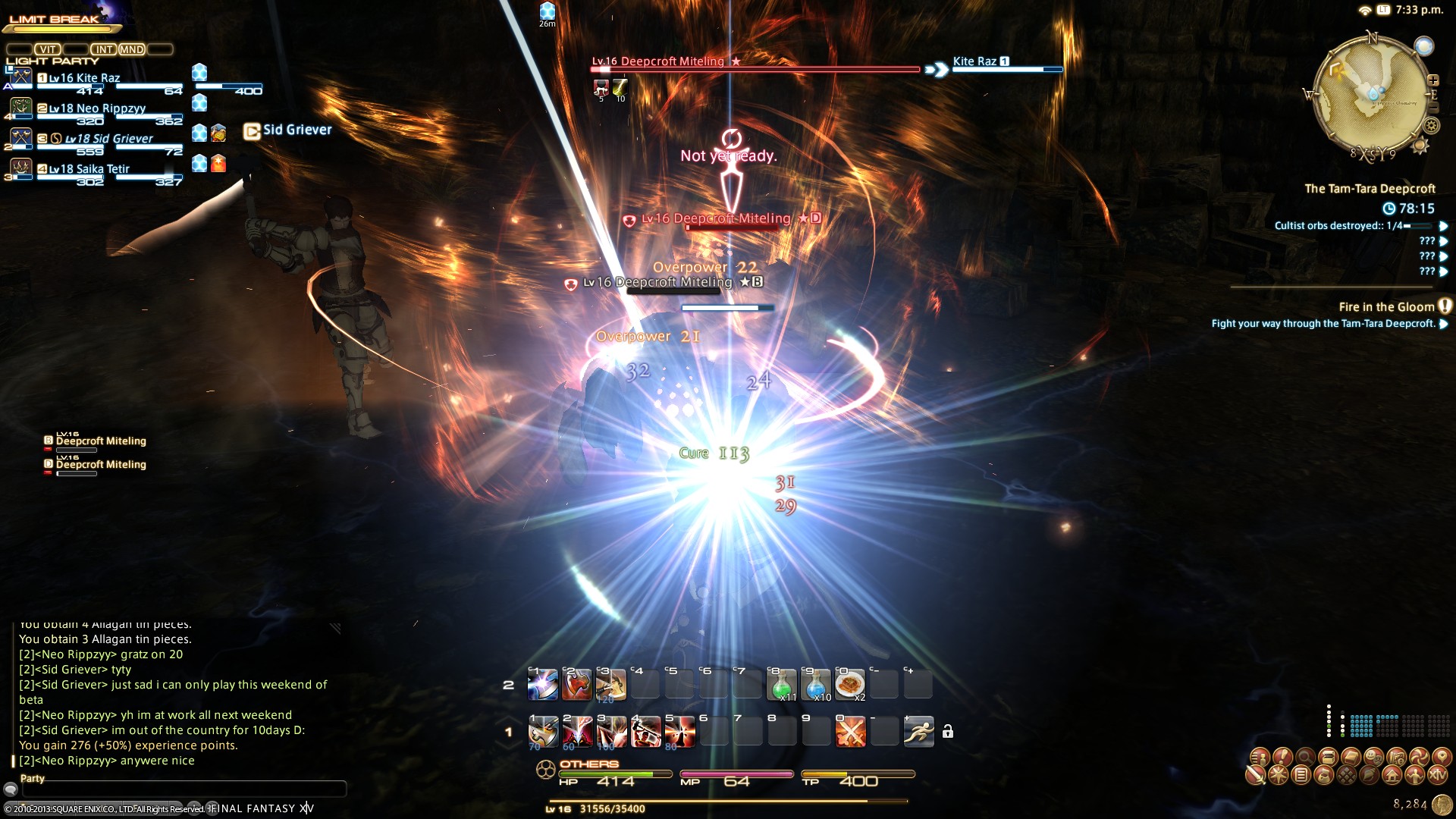The height and width of the screenshot is (819, 1456).
Task: Toggle the hotbar padlock icon
Action: (948, 732)
